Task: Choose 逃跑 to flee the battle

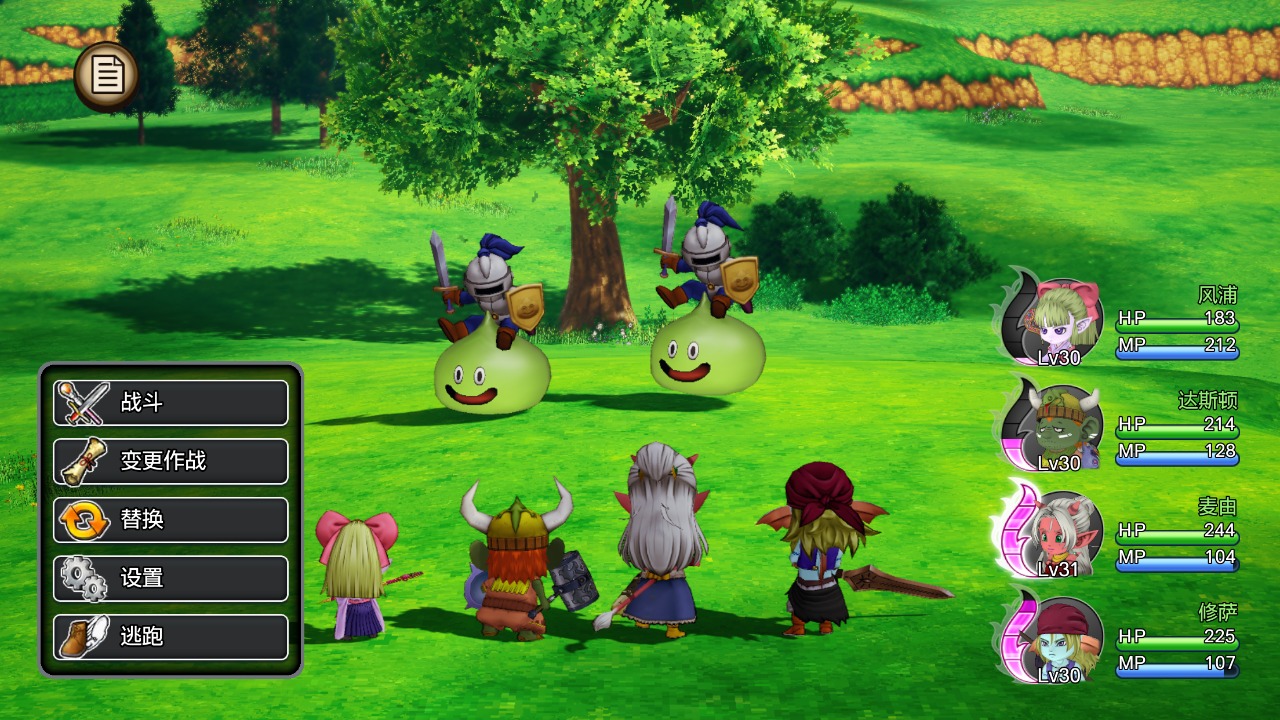Action: 171,636
